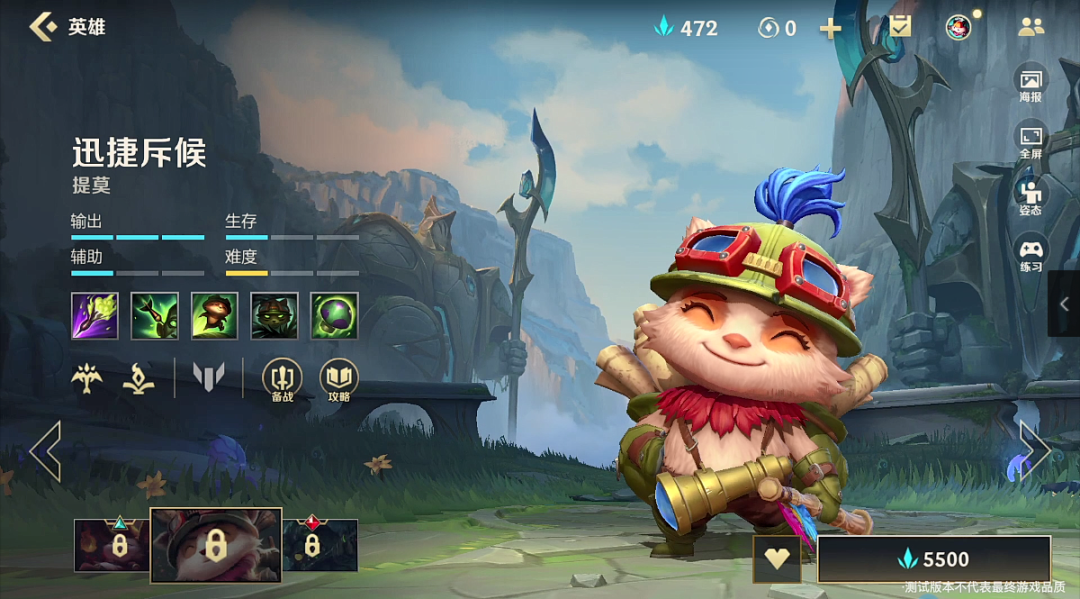Go back using the 英雄 back arrow
Screen dimensions: 1080x599
(44, 27)
